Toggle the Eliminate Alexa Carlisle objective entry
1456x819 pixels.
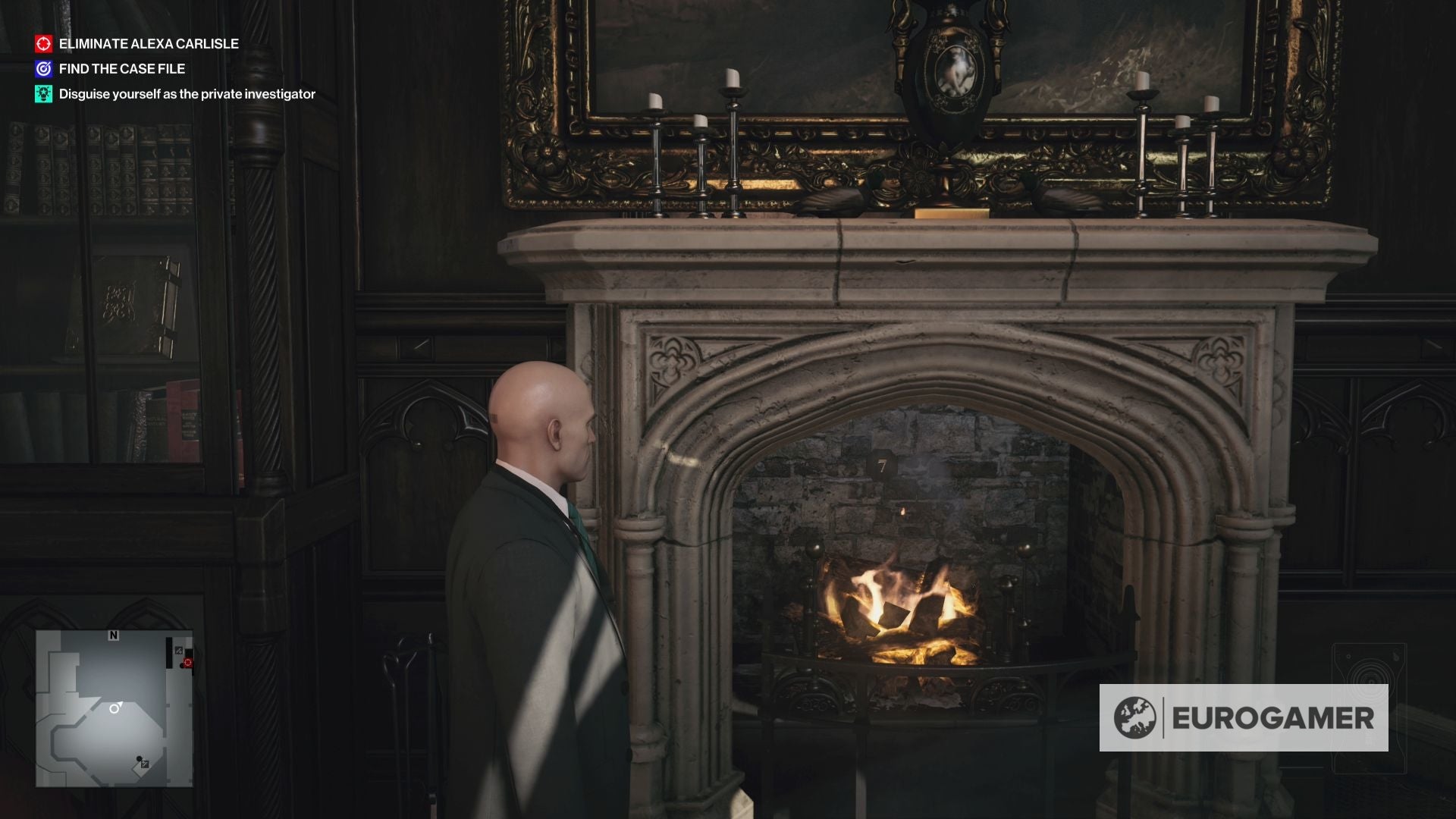click(148, 44)
